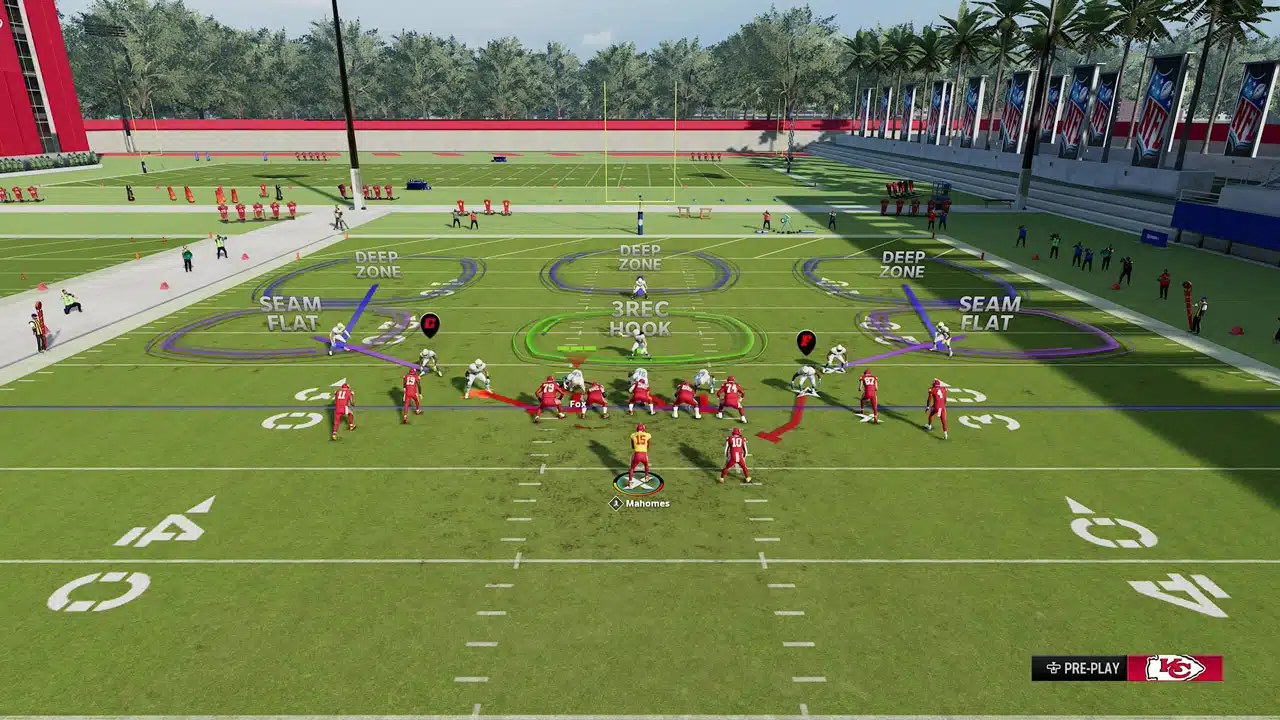The width and height of the screenshot is (1280, 720).
Task: Select quarterback number 15
Action: click(x=643, y=450)
